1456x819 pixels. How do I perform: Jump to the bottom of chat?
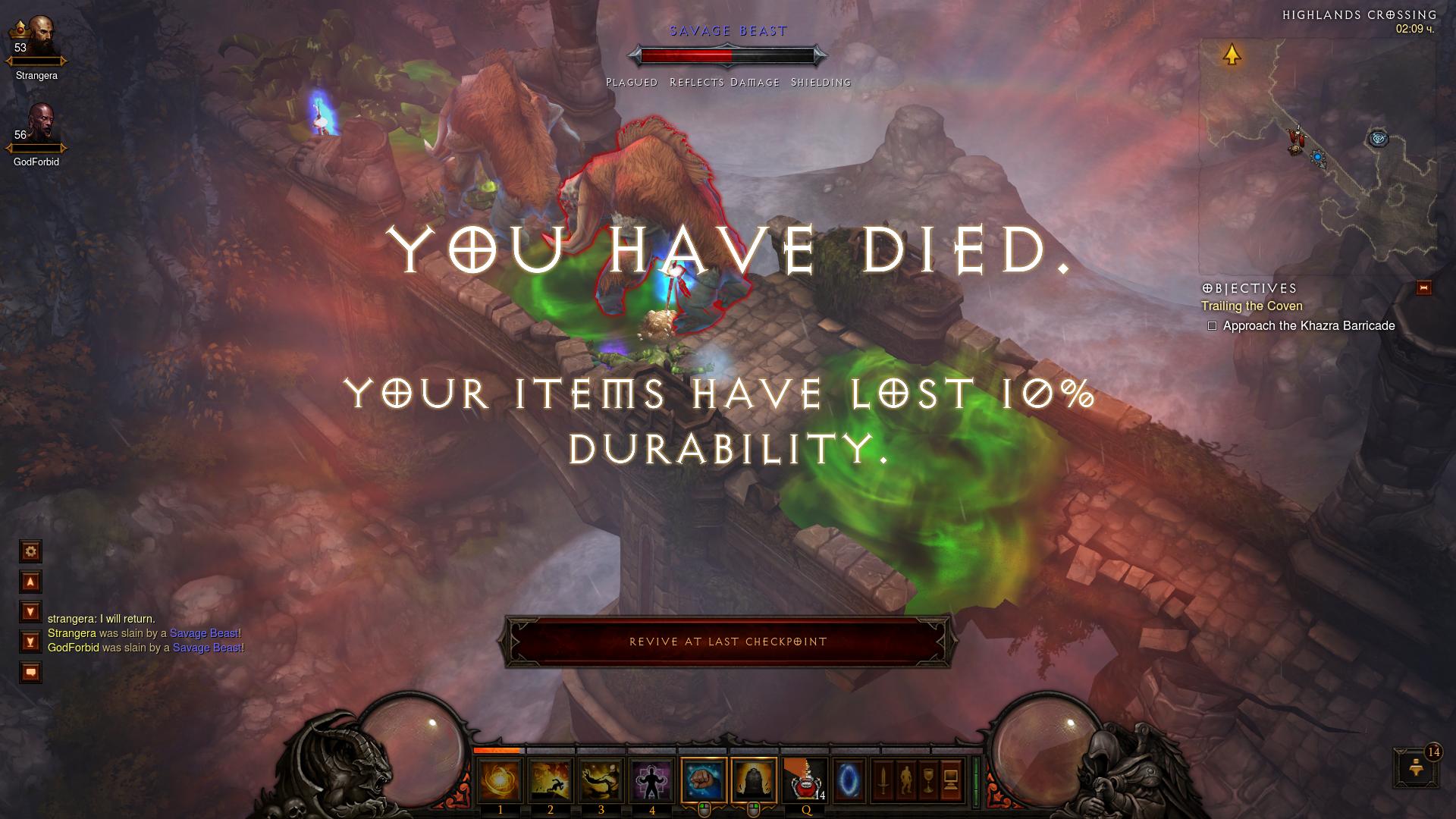point(30,642)
